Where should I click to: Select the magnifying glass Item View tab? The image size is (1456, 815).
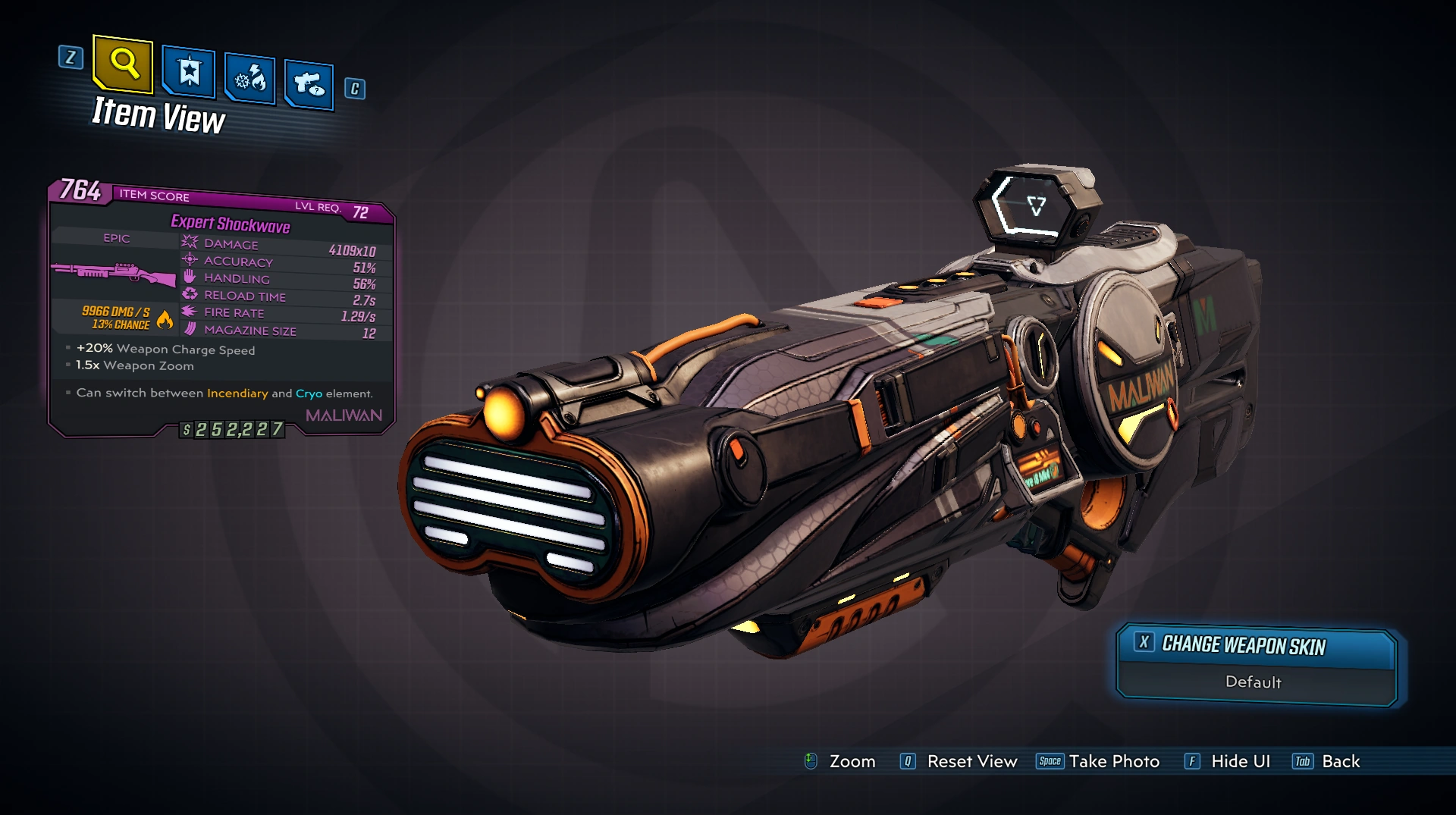(x=123, y=63)
